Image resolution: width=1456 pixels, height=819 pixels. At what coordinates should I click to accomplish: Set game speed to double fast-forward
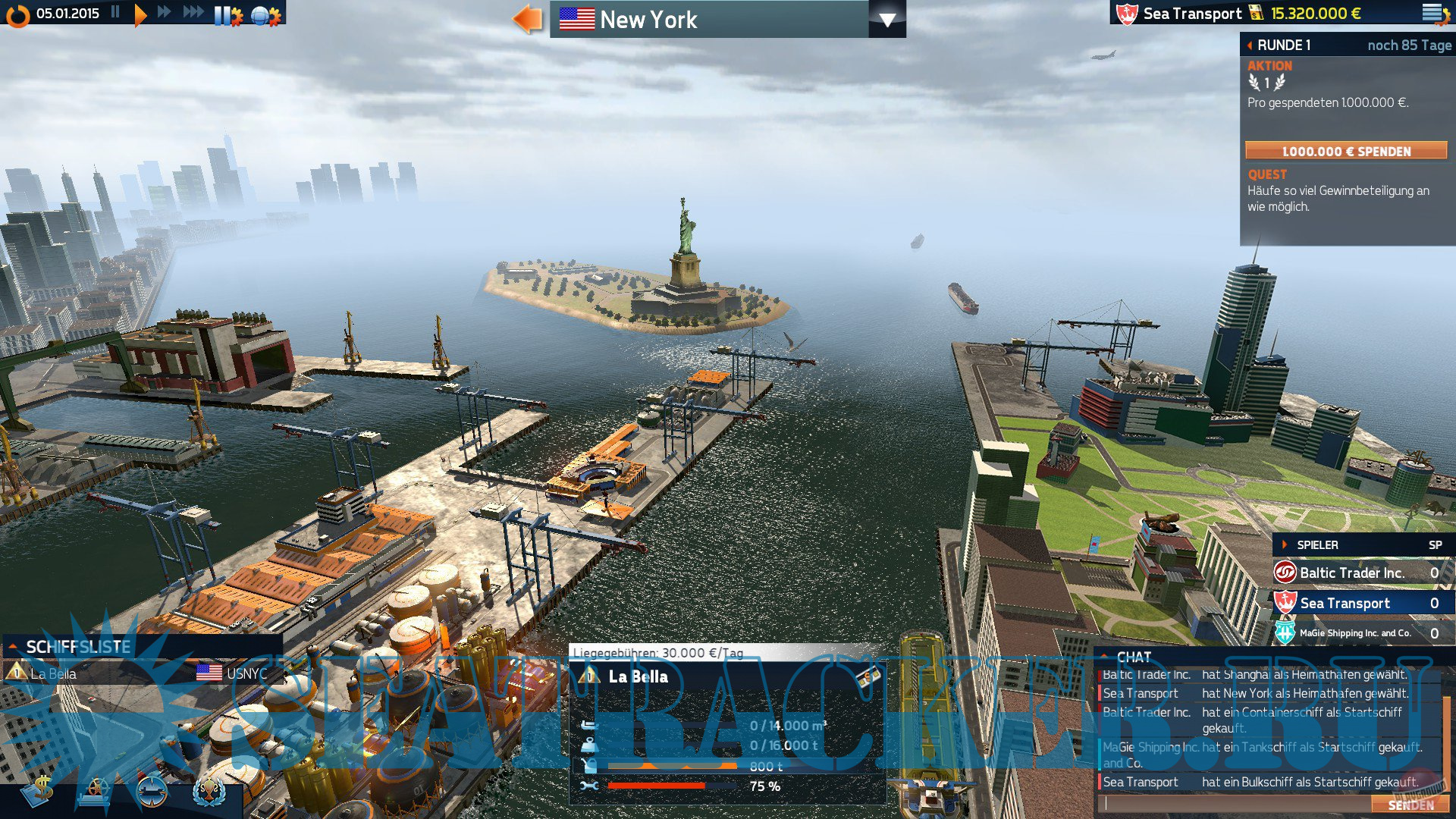164,13
